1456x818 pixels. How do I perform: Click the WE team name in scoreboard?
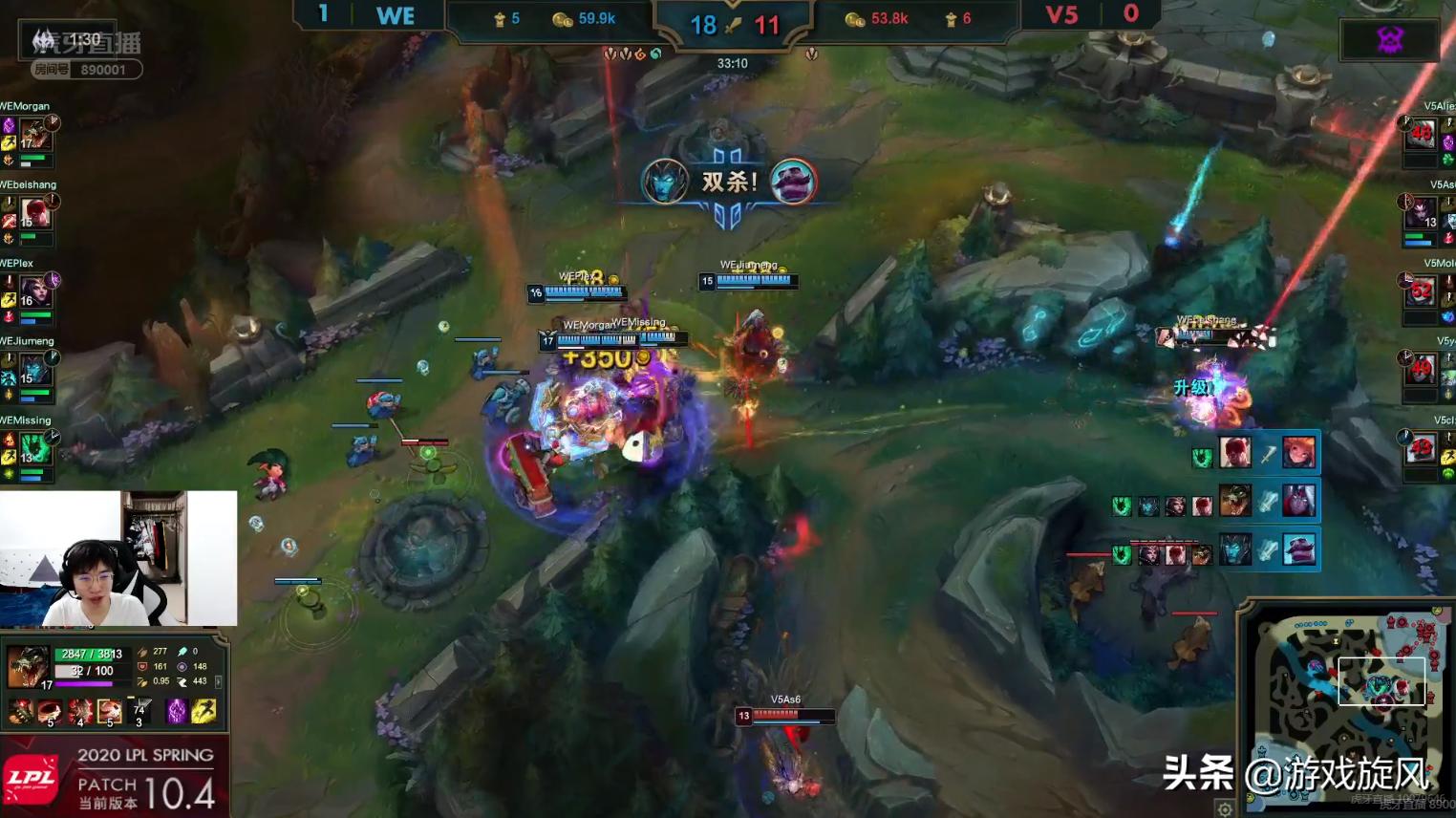(x=395, y=15)
